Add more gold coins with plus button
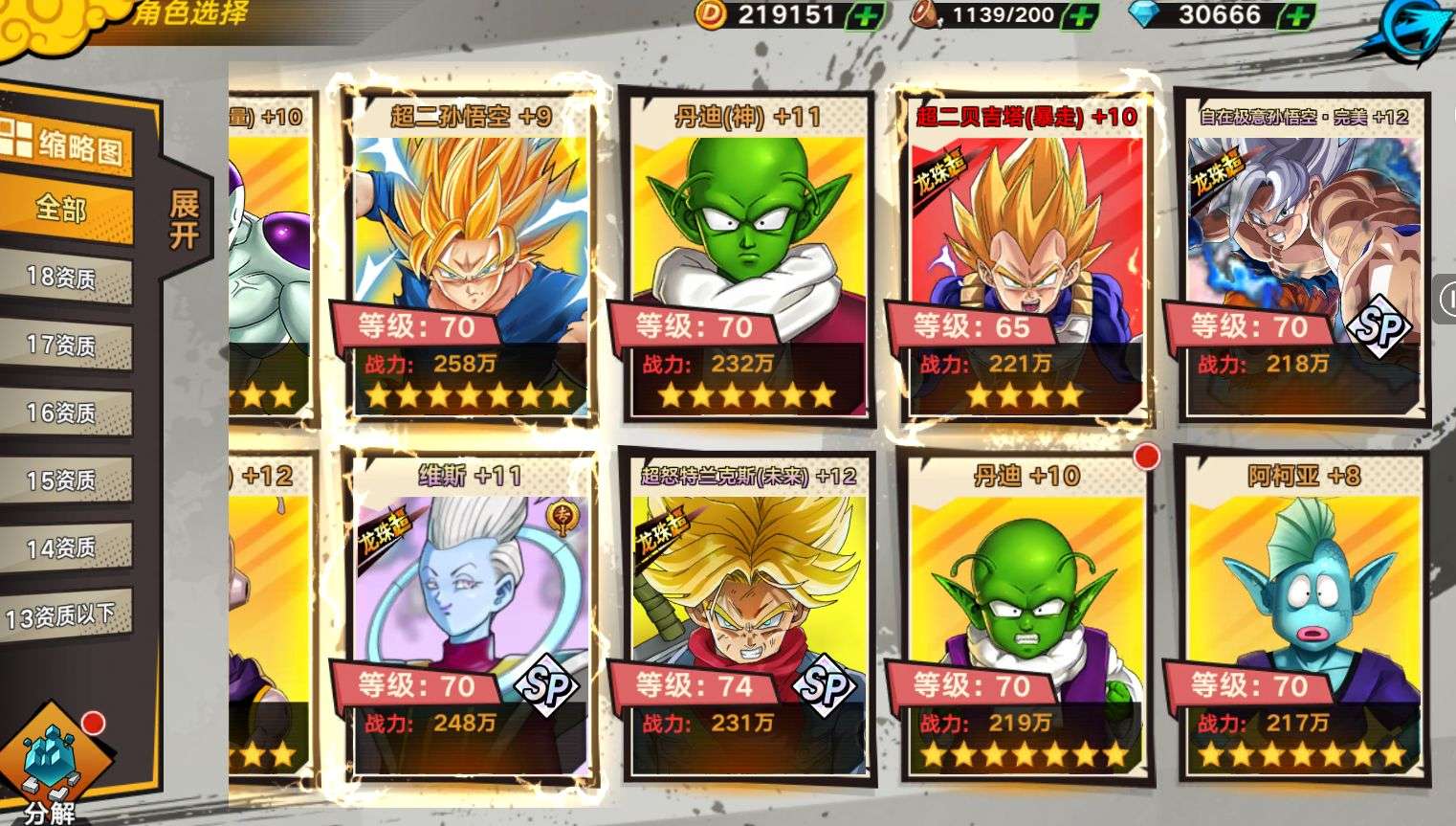1456x826 pixels. (868, 15)
